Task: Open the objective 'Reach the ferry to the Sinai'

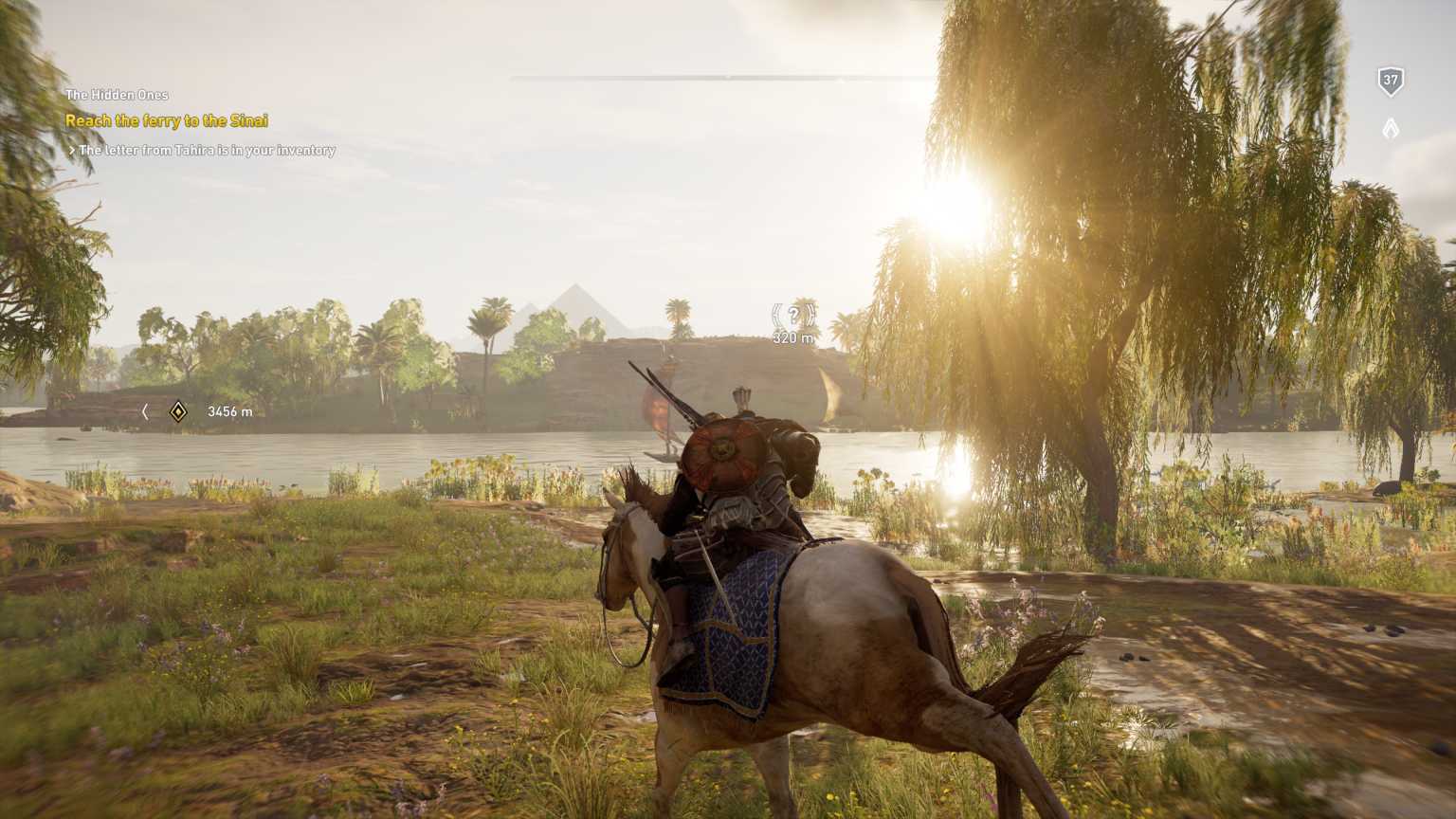Action: pyautogui.click(x=166, y=120)
